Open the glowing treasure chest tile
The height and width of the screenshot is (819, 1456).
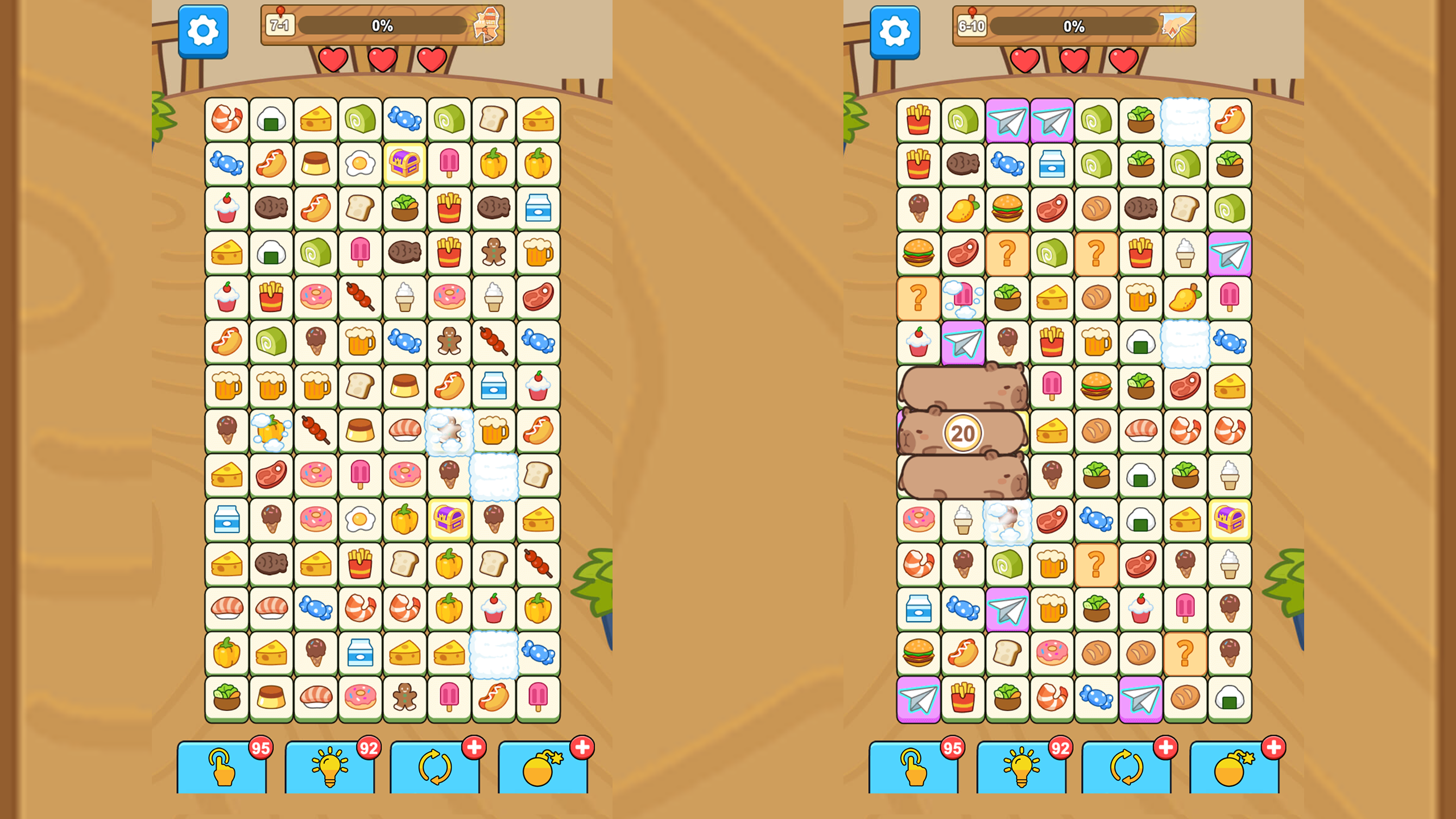[406, 162]
